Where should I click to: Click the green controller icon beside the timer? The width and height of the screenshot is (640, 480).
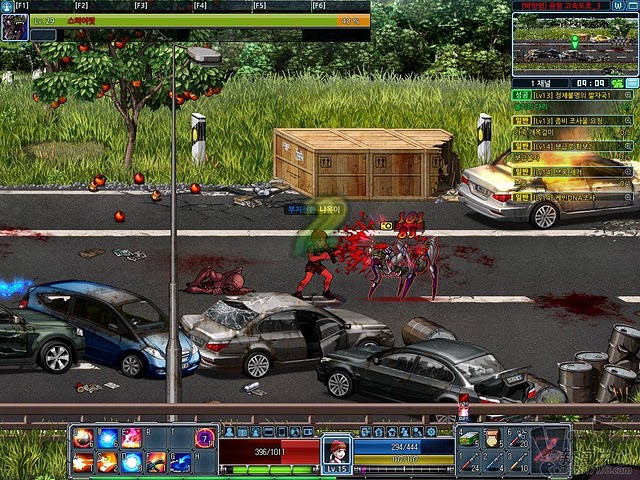pos(617,83)
